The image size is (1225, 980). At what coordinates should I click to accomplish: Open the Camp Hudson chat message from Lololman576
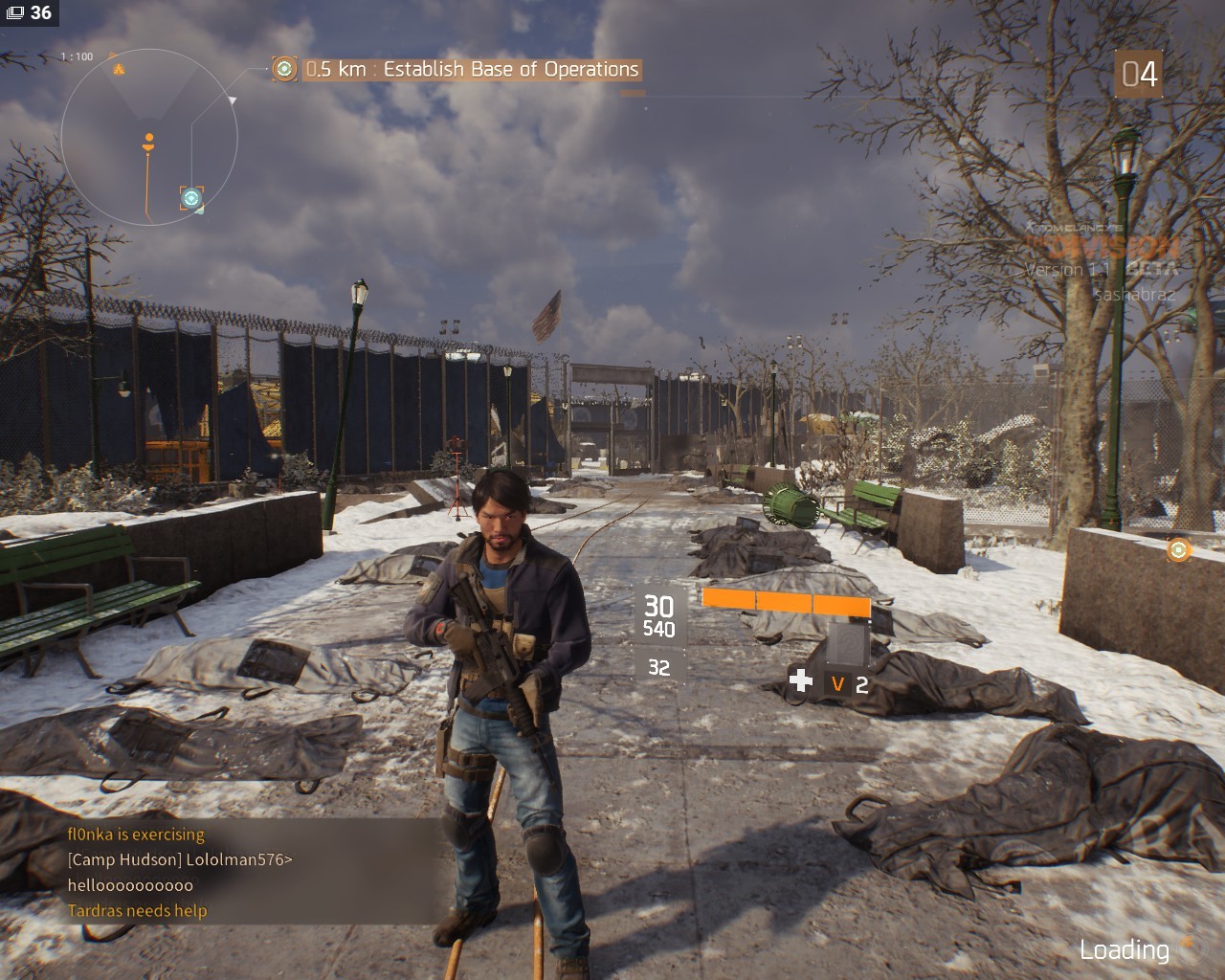[179, 859]
